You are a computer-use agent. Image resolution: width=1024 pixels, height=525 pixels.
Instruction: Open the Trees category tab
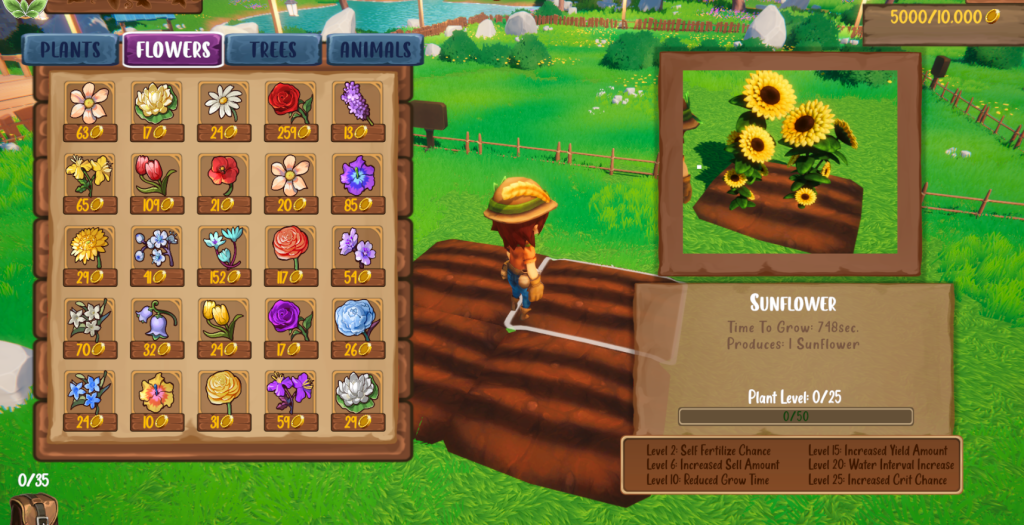pos(273,50)
